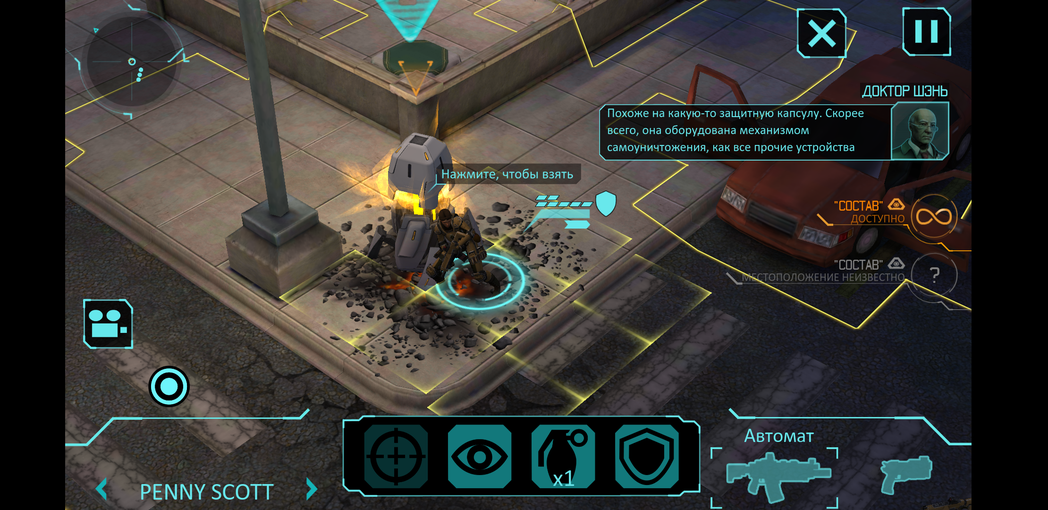Switch to previous soldier with left arrow
This screenshot has width=1048, height=510.
[101, 490]
